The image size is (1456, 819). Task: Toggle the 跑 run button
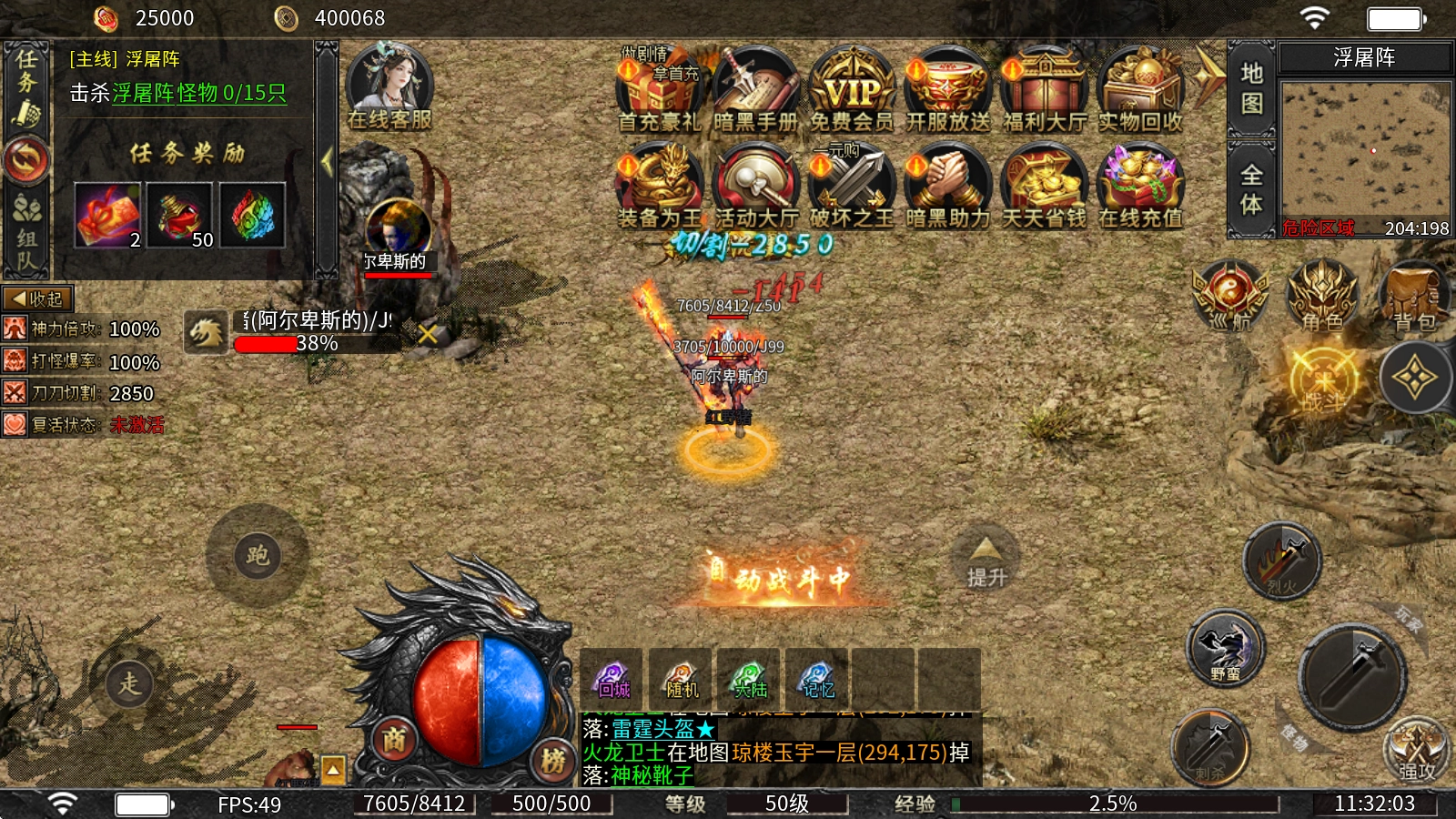[x=258, y=555]
